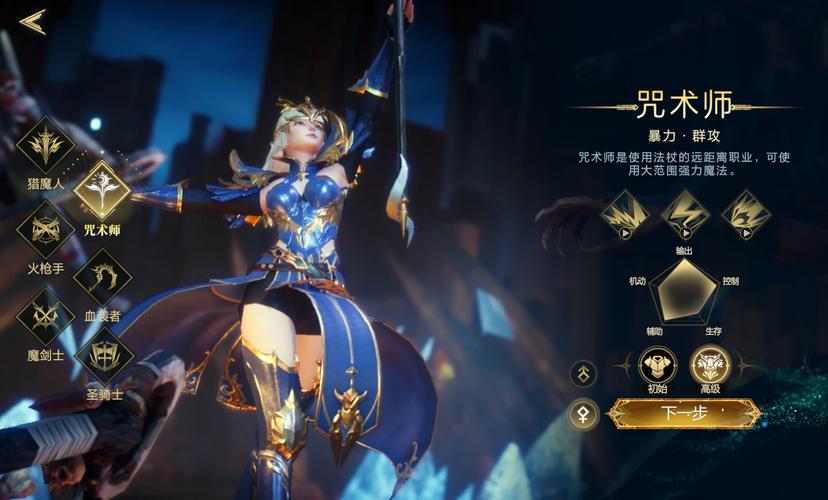Switch to the 高级 armor appearance
The image size is (828, 500).
tap(709, 365)
